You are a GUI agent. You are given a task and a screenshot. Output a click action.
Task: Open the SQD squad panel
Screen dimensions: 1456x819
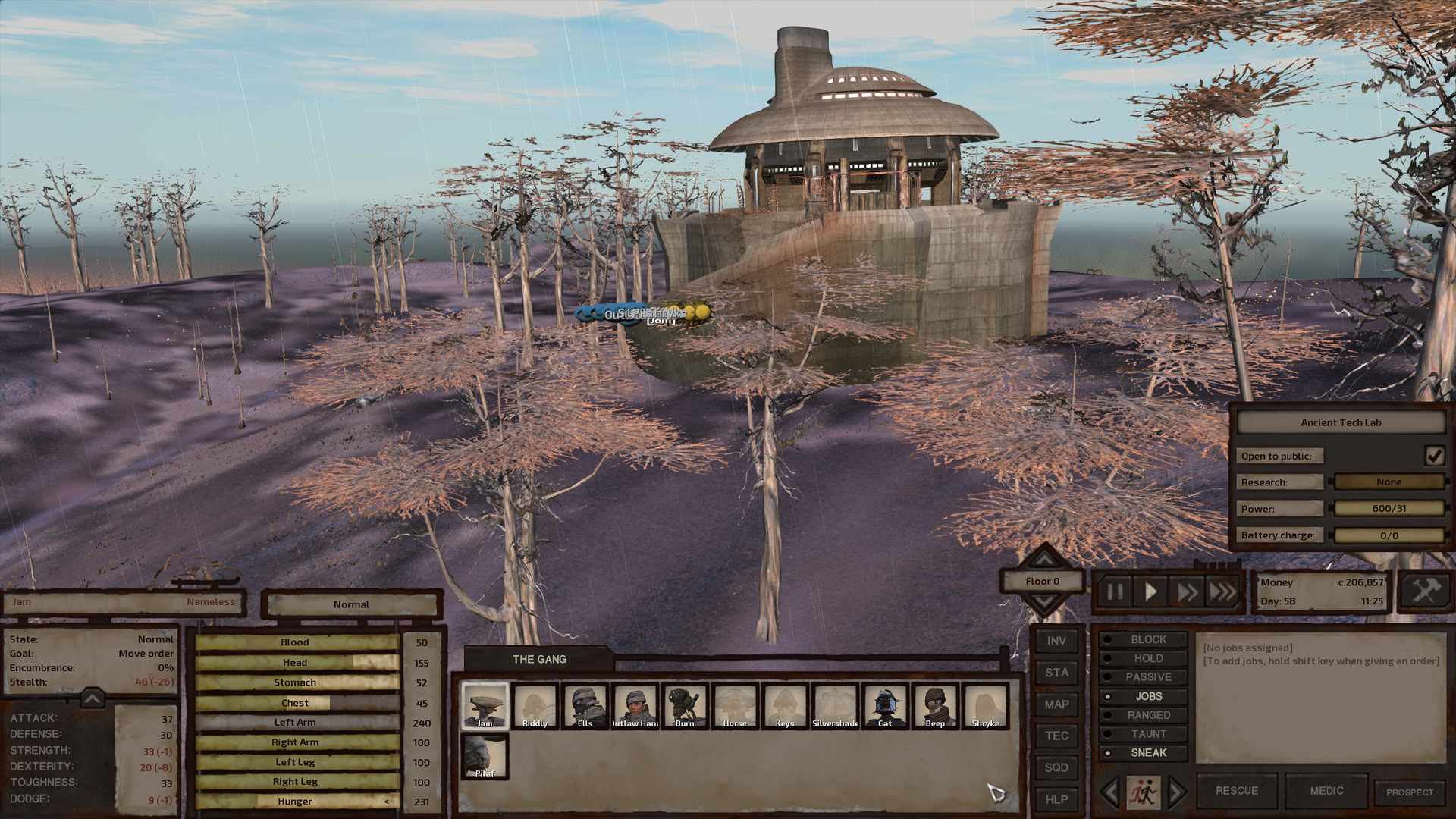click(1056, 767)
